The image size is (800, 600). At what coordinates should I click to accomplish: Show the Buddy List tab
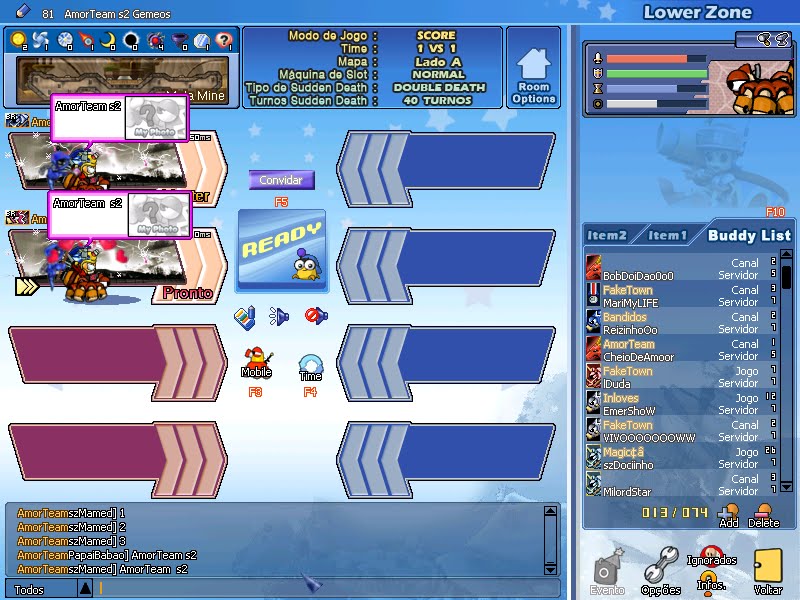(x=748, y=235)
